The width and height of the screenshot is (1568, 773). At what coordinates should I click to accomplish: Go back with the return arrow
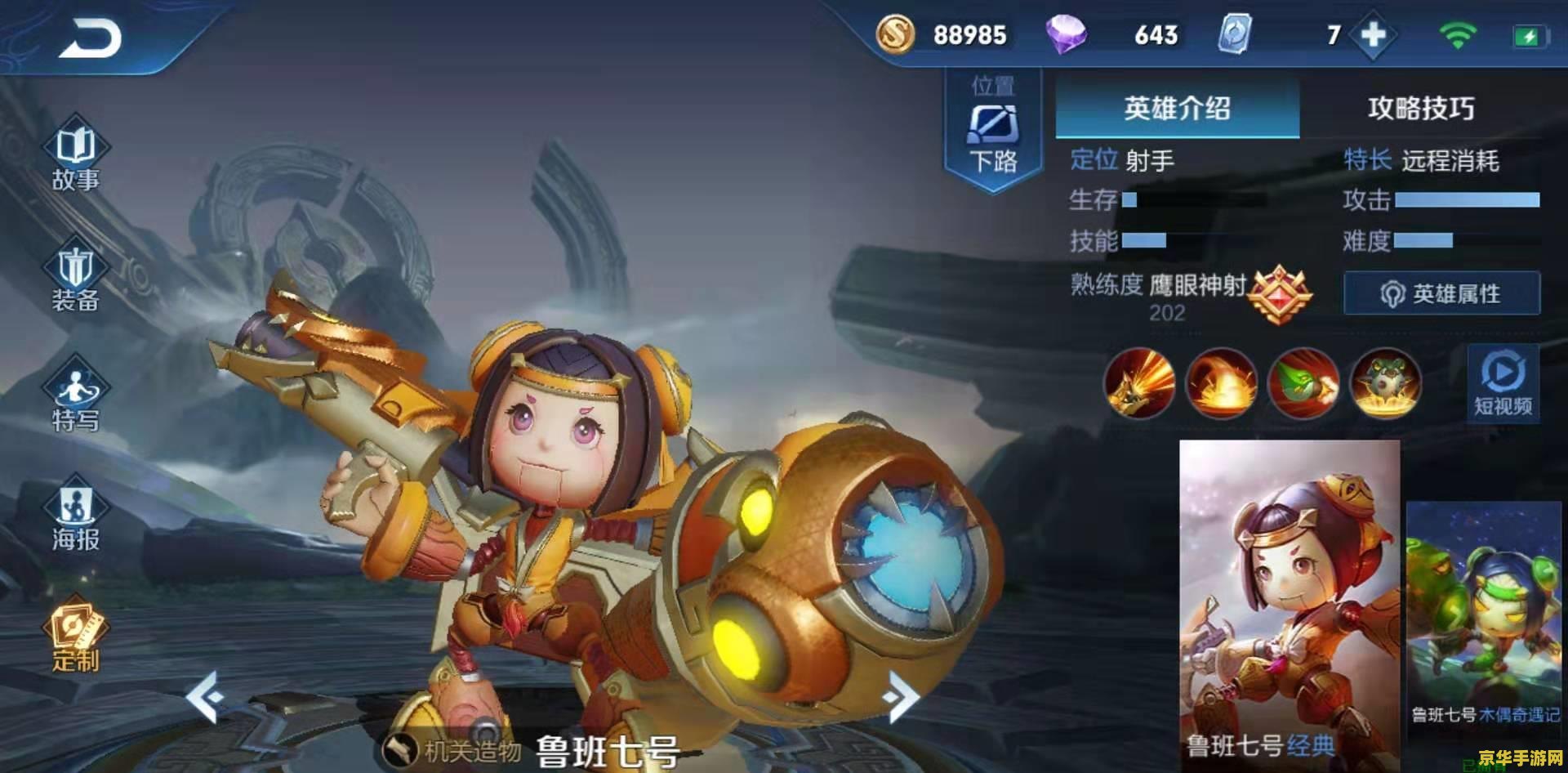pyautogui.click(x=89, y=38)
